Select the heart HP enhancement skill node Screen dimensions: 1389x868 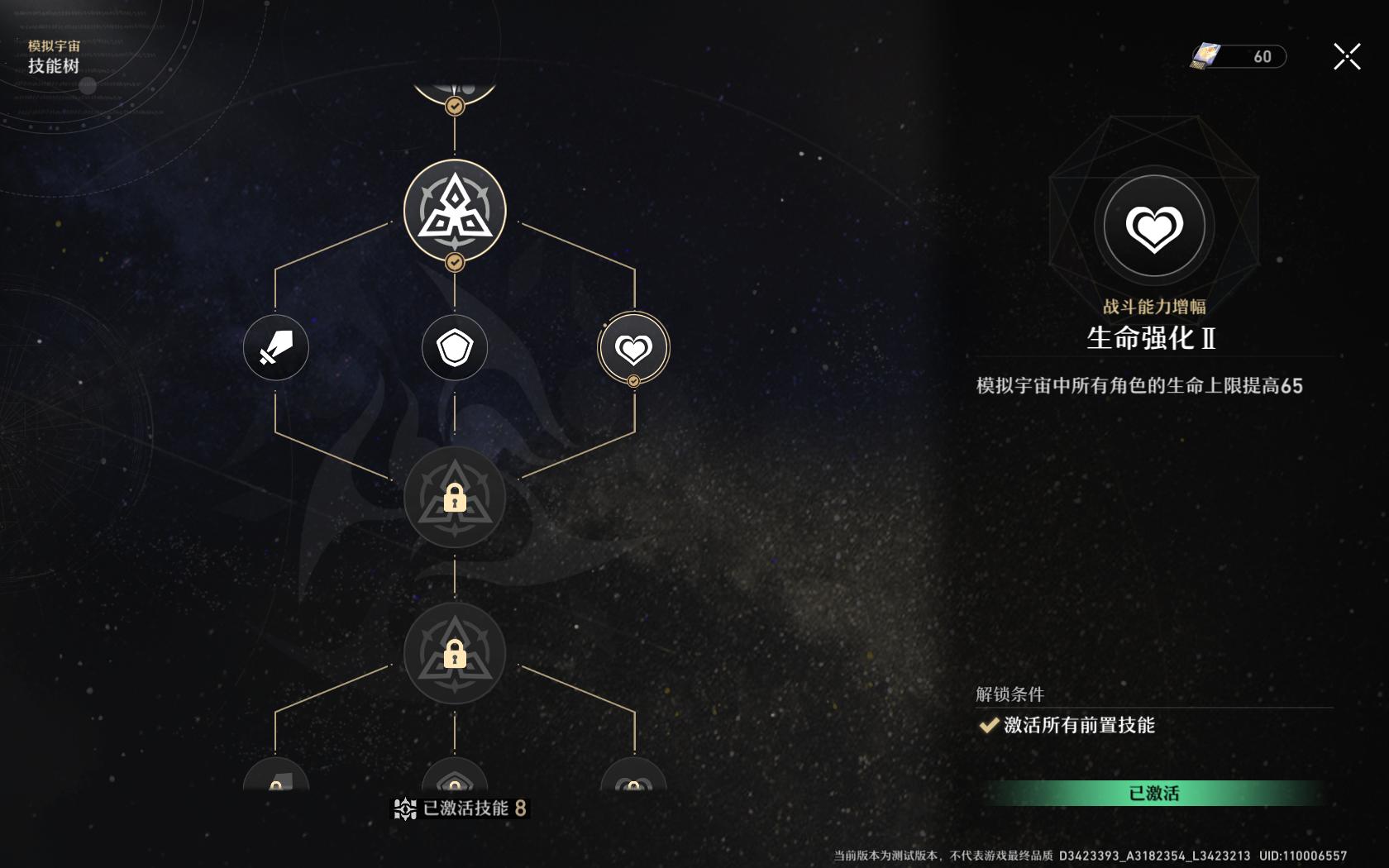pyautogui.click(x=632, y=347)
